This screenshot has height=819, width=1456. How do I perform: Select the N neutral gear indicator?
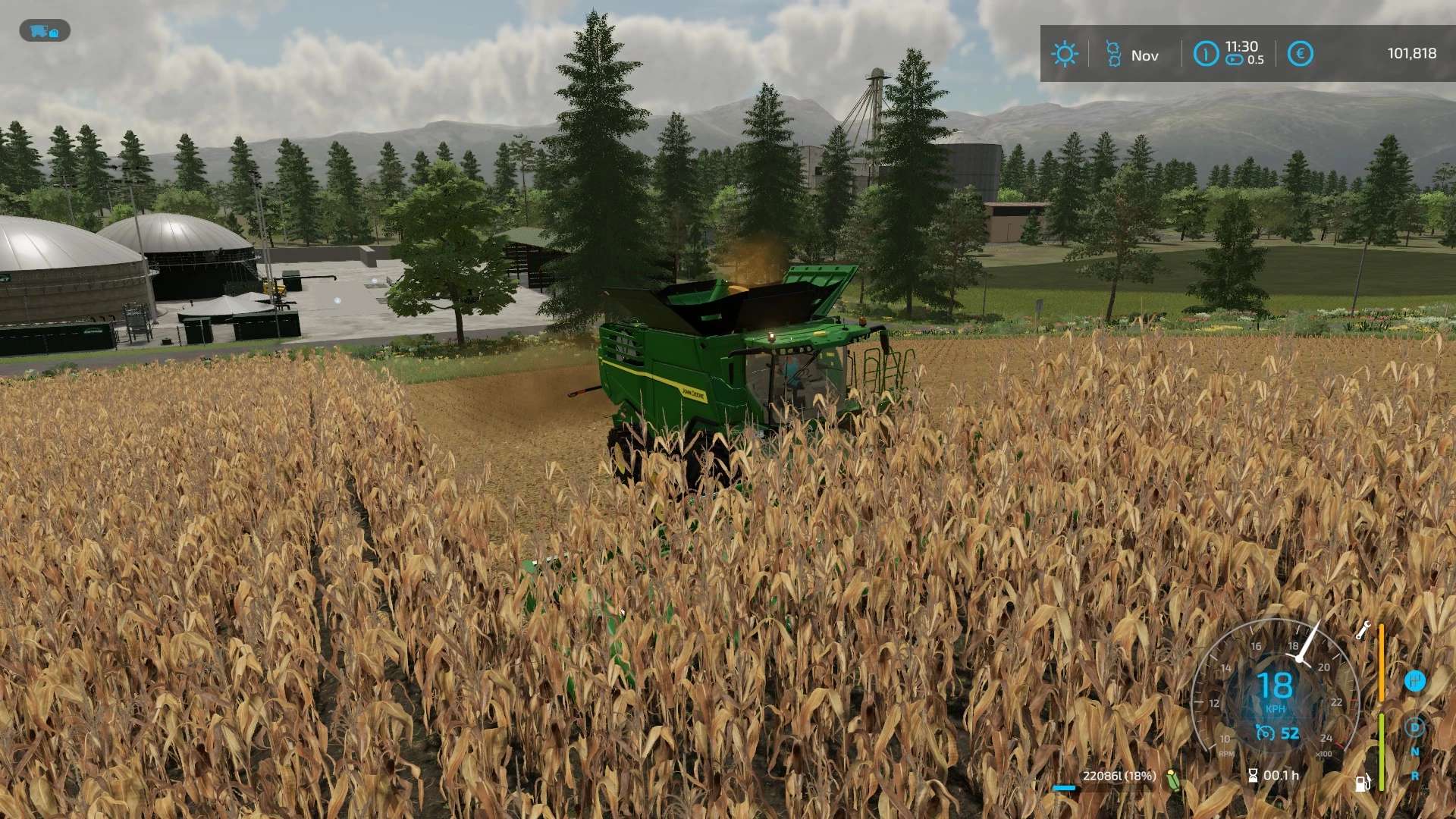click(1414, 752)
